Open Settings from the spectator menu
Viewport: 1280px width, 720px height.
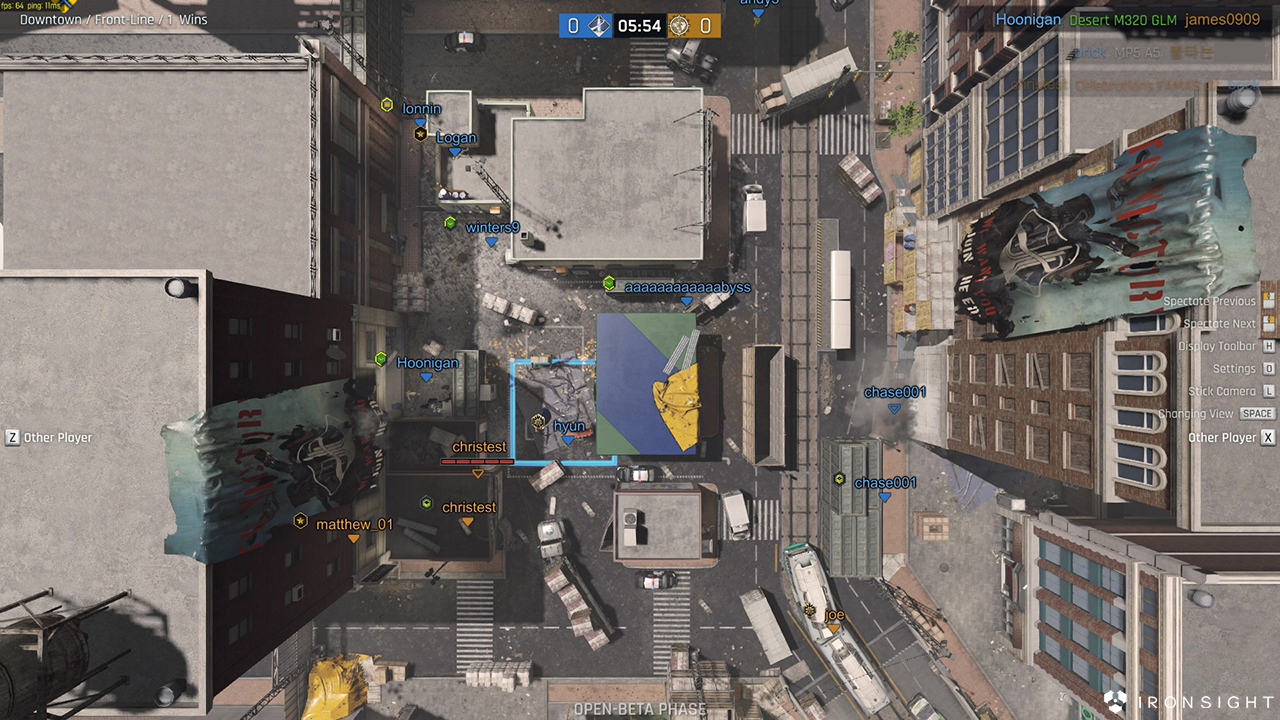[x=1267, y=368]
